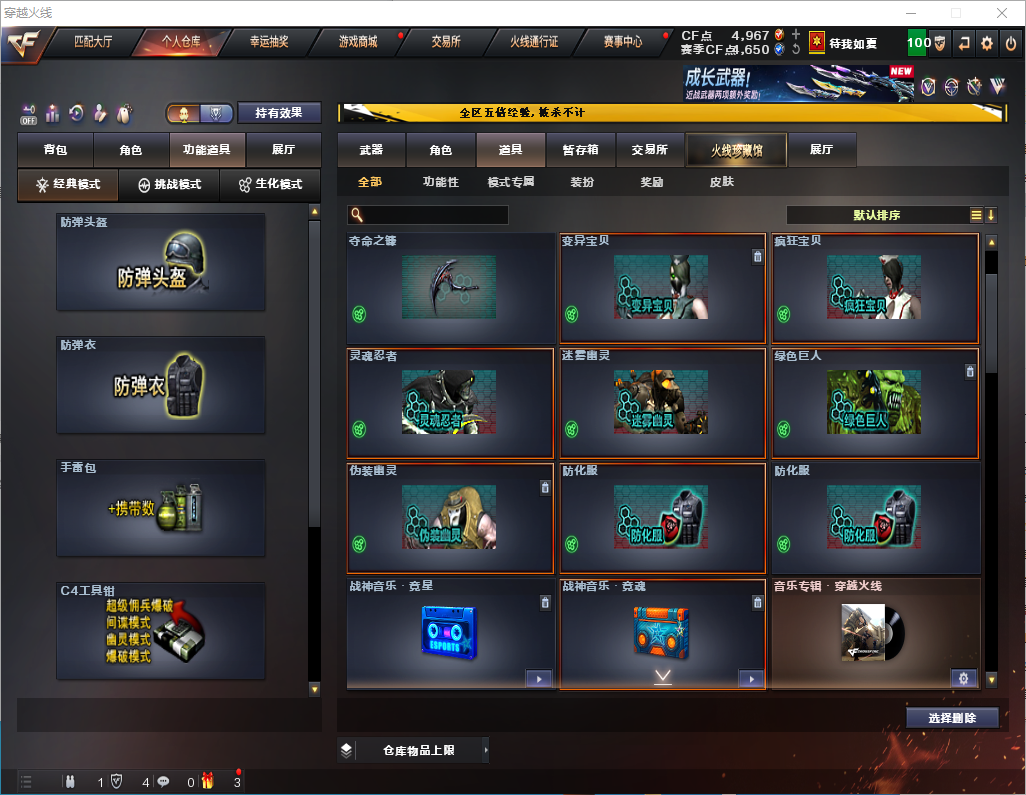The height and width of the screenshot is (795, 1026).
Task: Switch to 火线珍藏馆 tab
Action: click(736, 150)
